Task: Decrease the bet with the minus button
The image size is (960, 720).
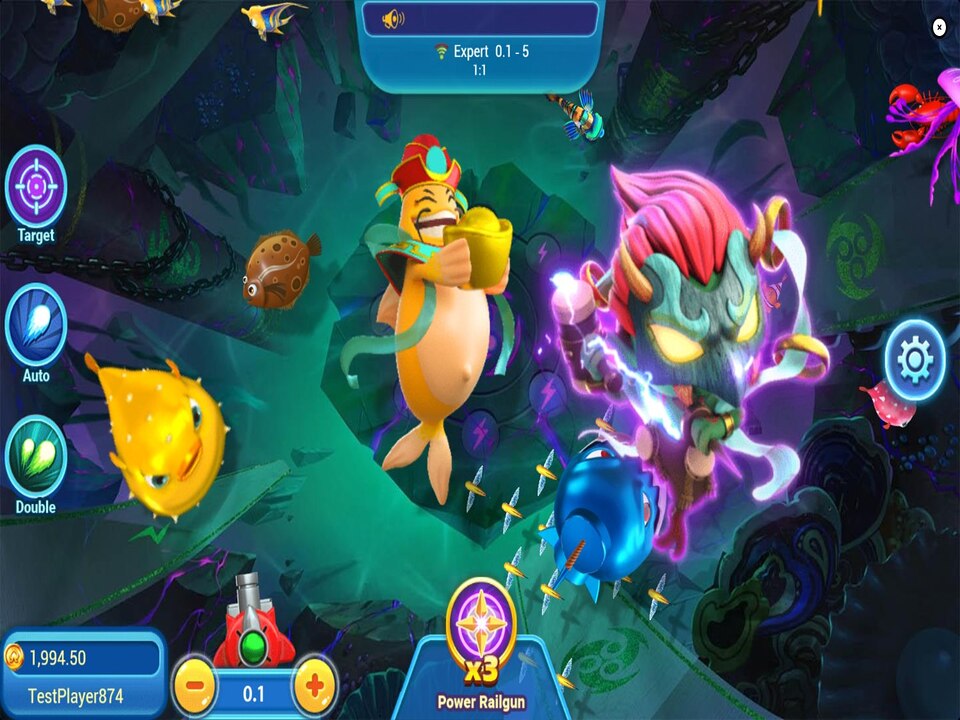Action: point(196,687)
